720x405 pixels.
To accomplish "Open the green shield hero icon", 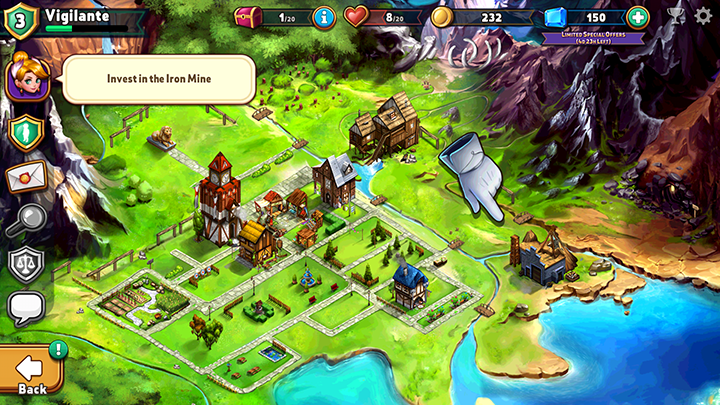I will (27, 131).
